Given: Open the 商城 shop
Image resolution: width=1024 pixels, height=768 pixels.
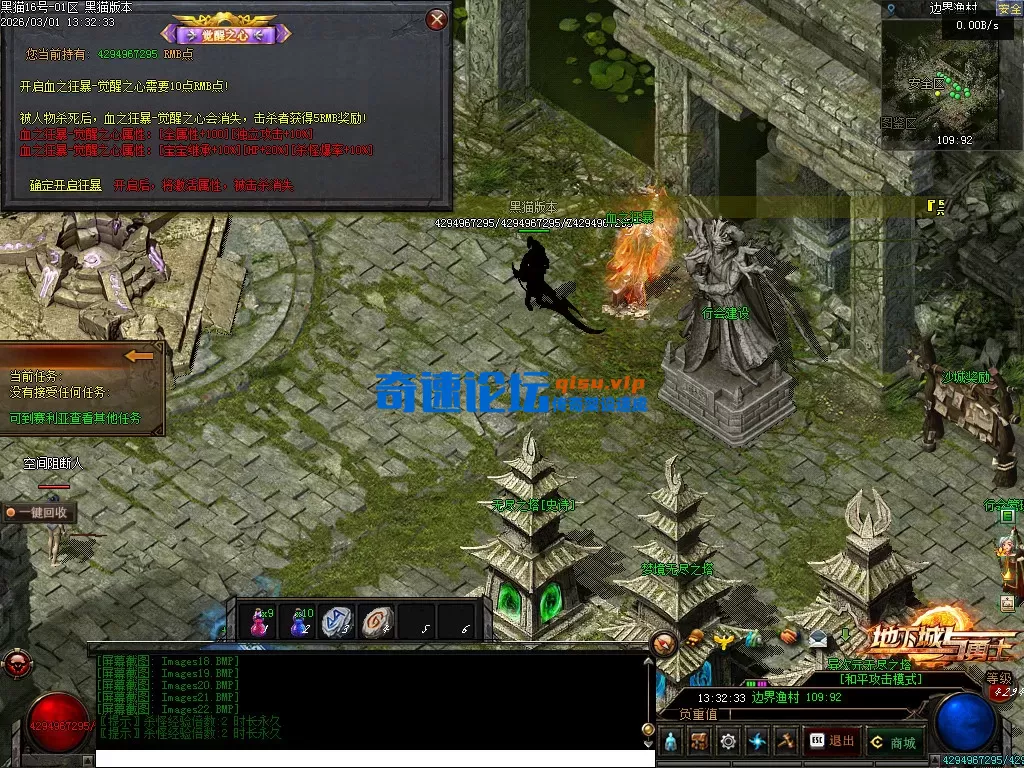Looking at the screenshot, I should 894,741.
